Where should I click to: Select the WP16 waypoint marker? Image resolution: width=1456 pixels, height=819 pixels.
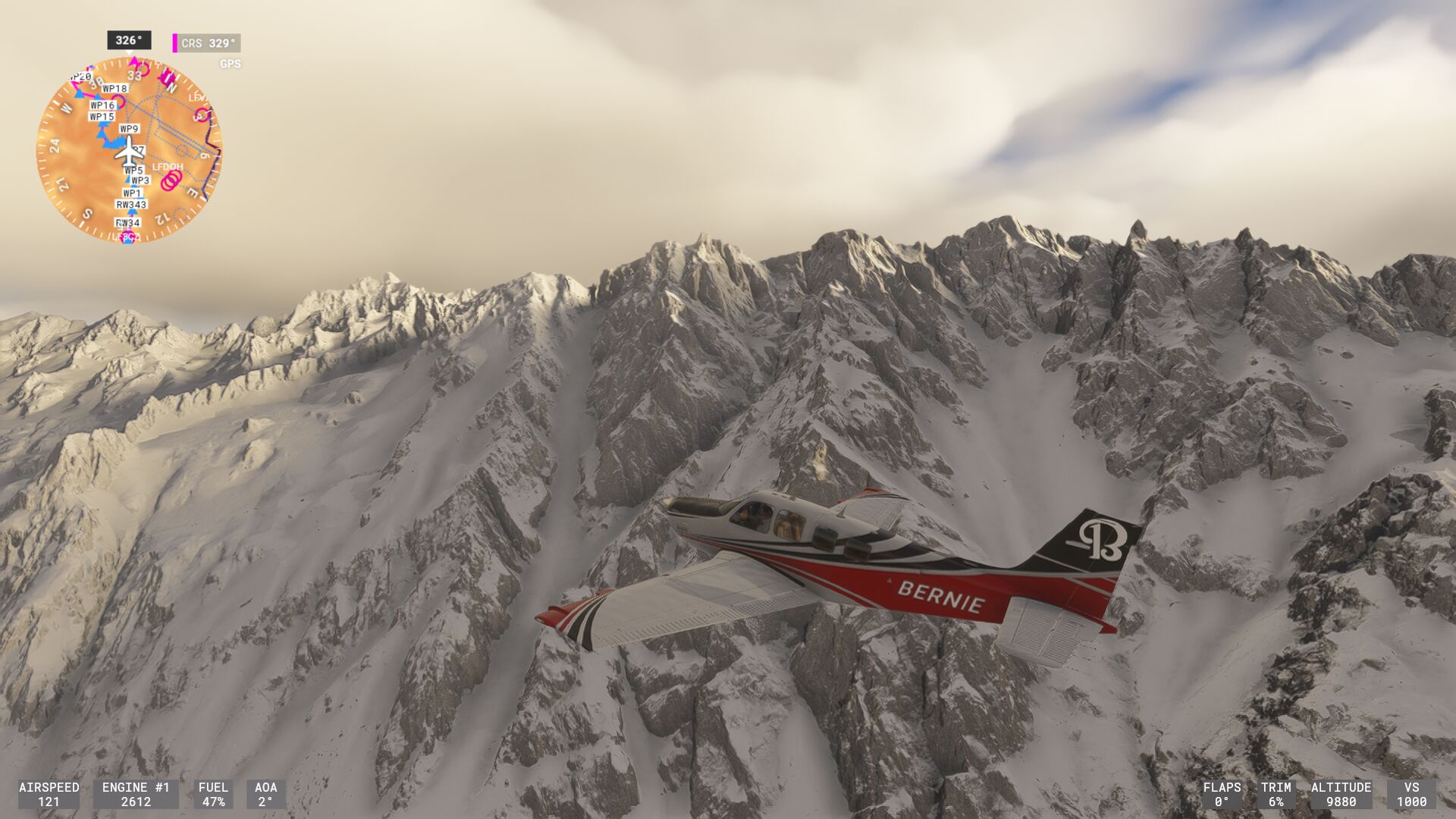tap(102, 105)
